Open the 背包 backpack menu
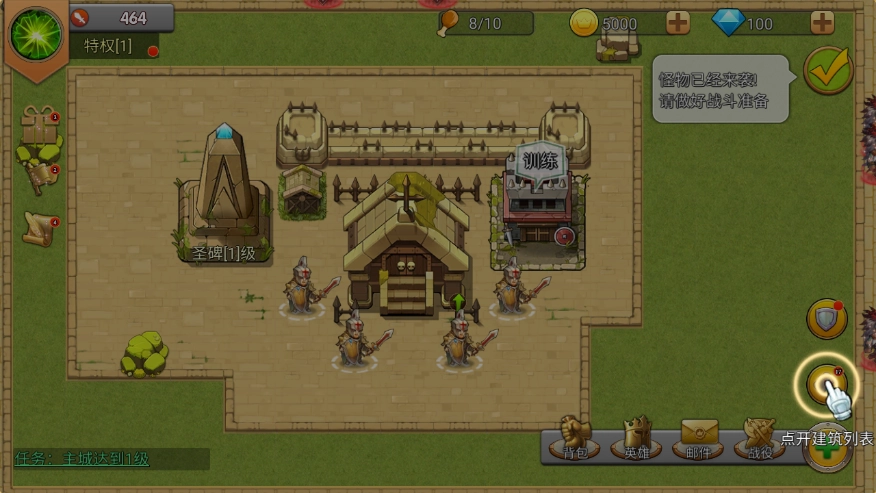This screenshot has width=876, height=493. click(575, 438)
